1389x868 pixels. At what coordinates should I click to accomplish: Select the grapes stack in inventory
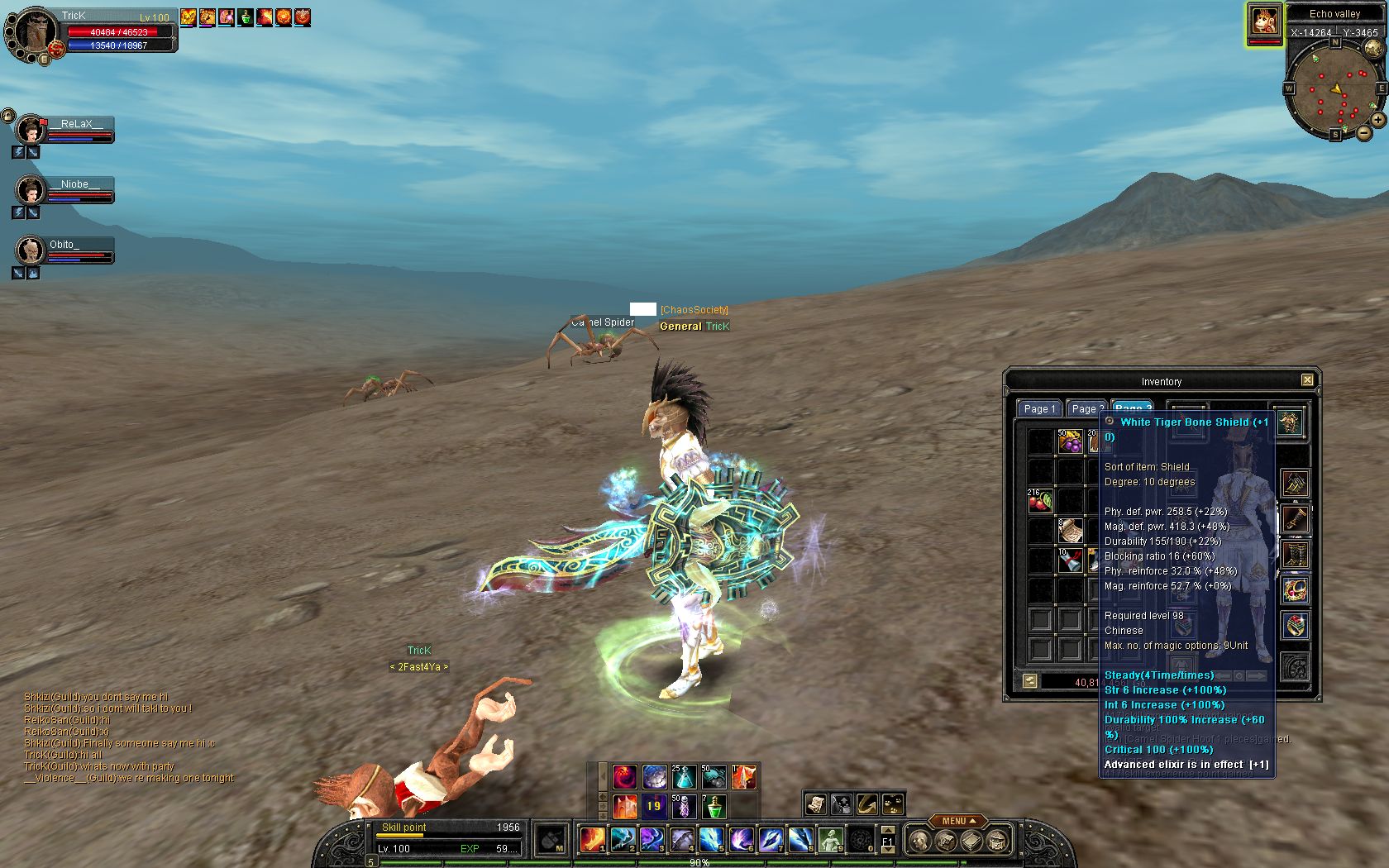pyautogui.click(x=1070, y=441)
